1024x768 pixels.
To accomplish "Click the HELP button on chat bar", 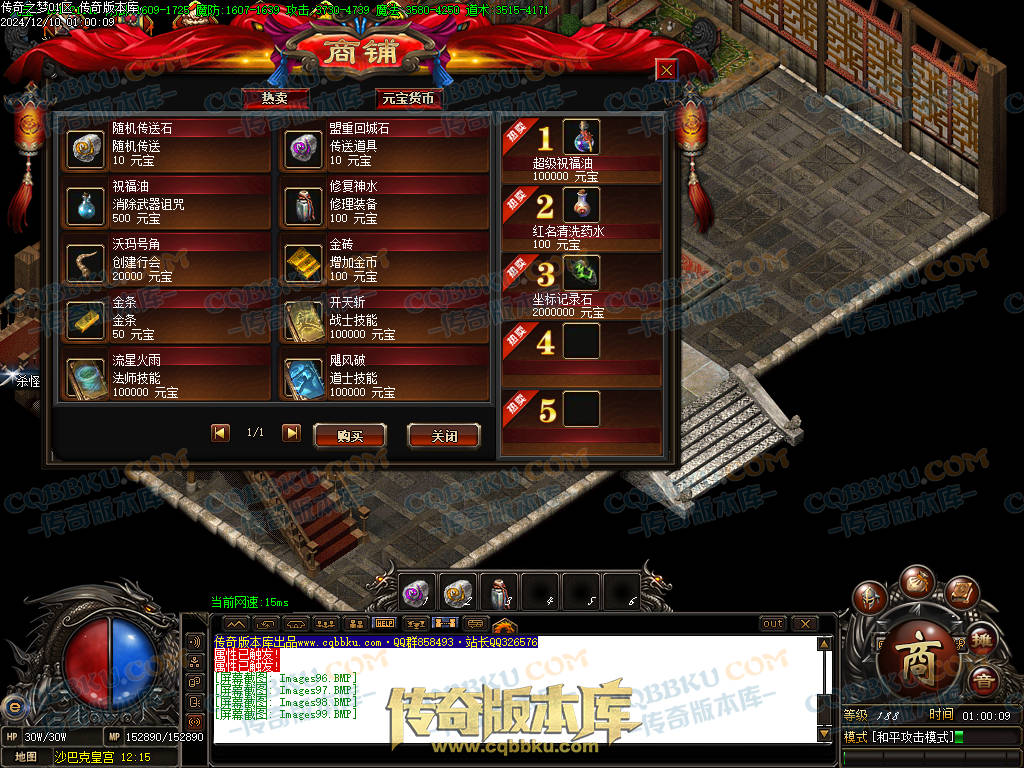I will click(384, 623).
